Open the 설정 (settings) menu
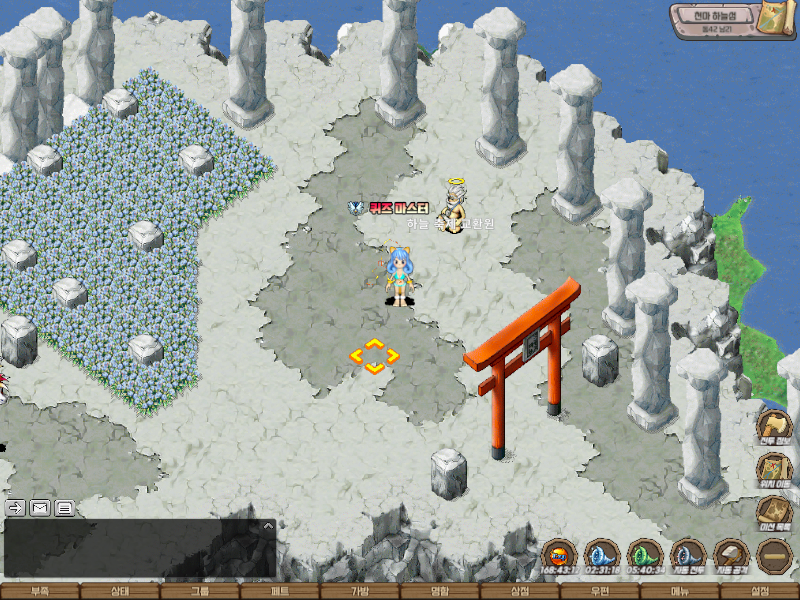Image resolution: width=800 pixels, height=600 pixels. (x=760, y=591)
